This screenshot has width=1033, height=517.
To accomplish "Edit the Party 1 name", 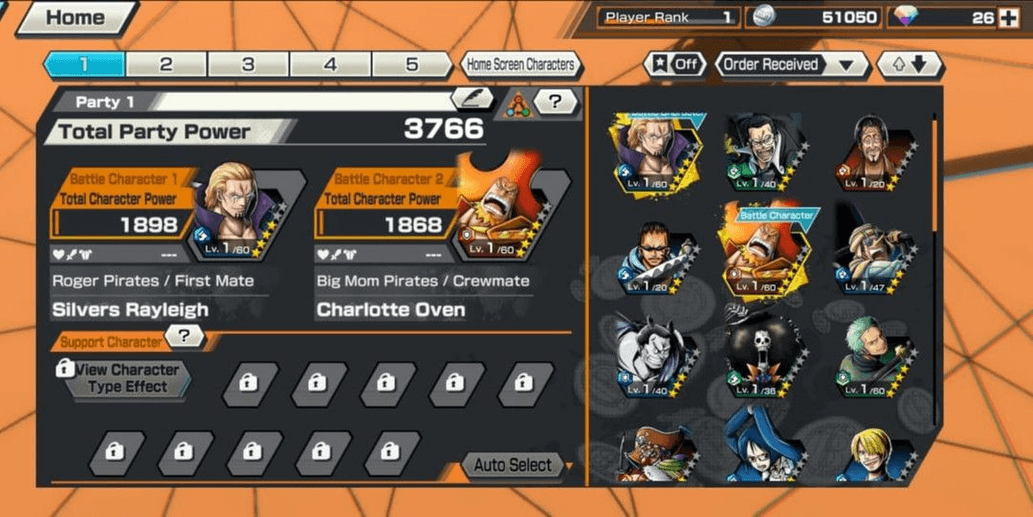I will coord(471,98).
